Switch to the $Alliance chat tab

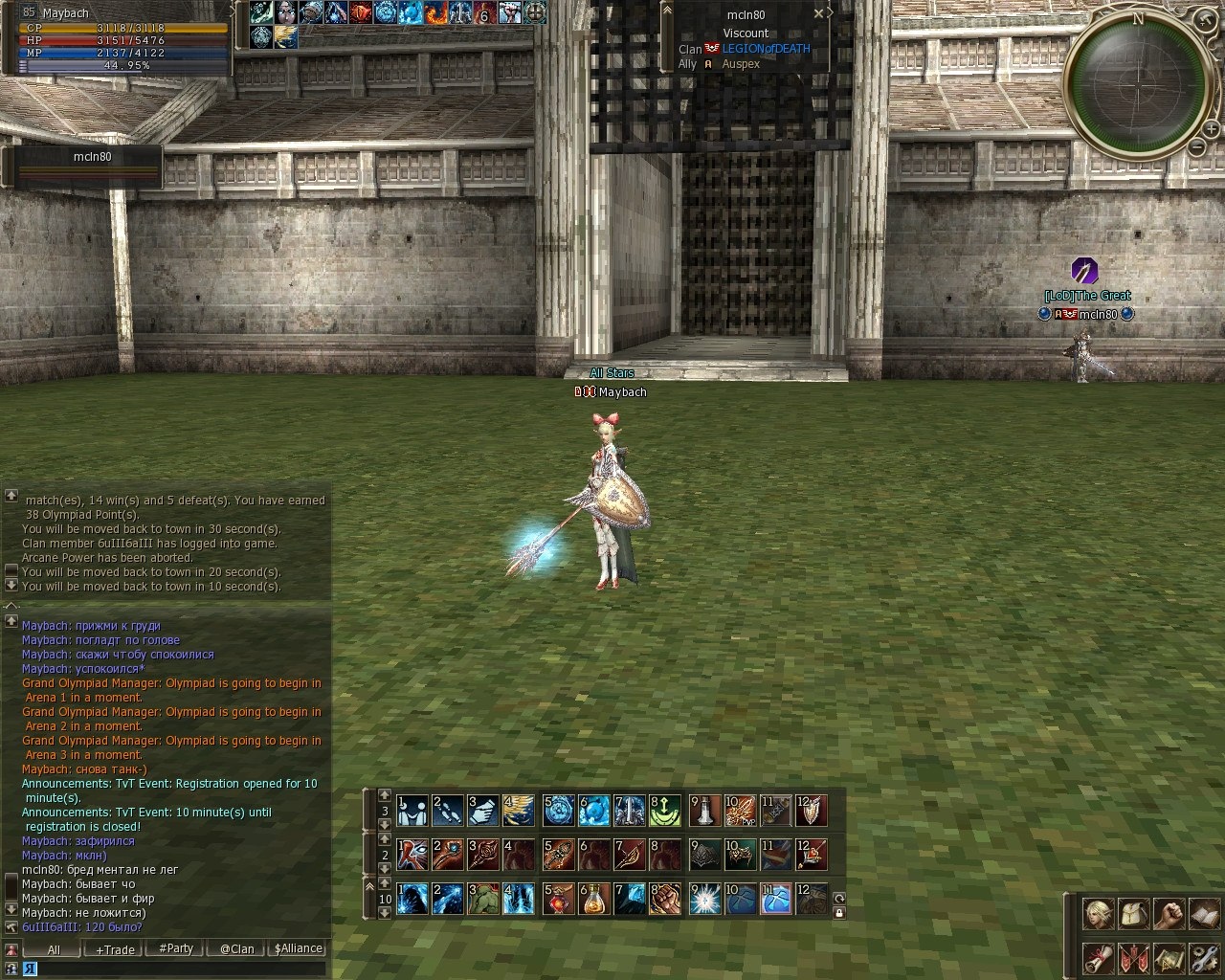click(299, 949)
